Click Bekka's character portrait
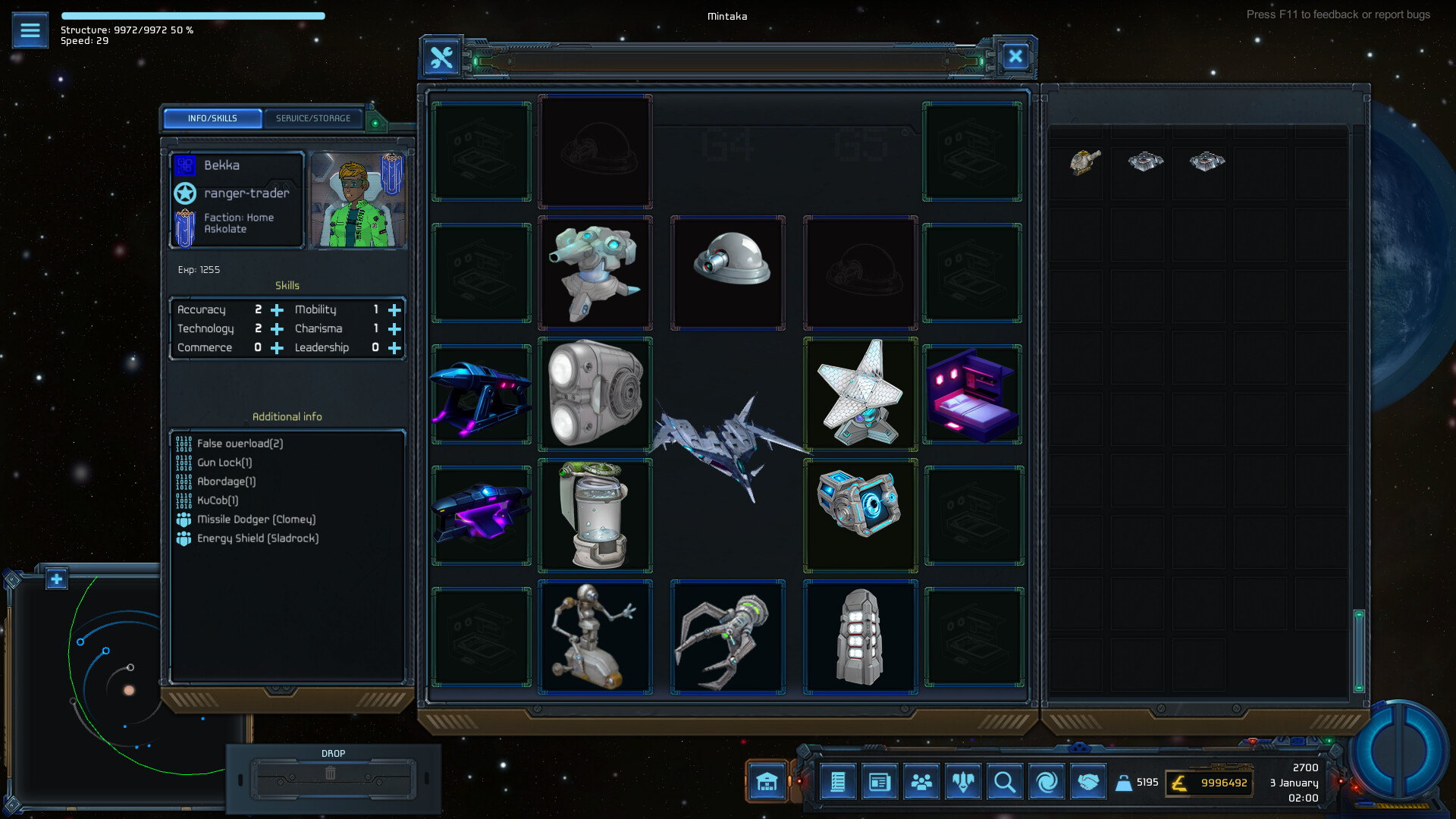This screenshot has height=819, width=1456. coord(356,199)
